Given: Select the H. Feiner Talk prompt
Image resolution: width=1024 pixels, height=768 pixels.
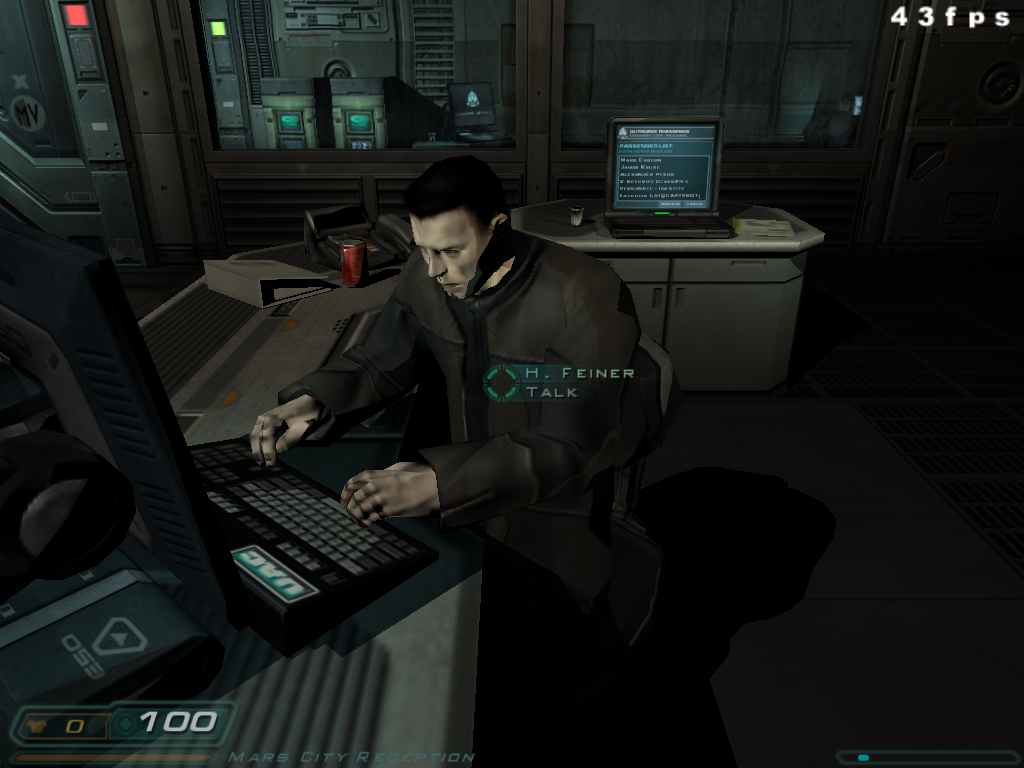Looking at the screenshot, I should coord(560,382).
